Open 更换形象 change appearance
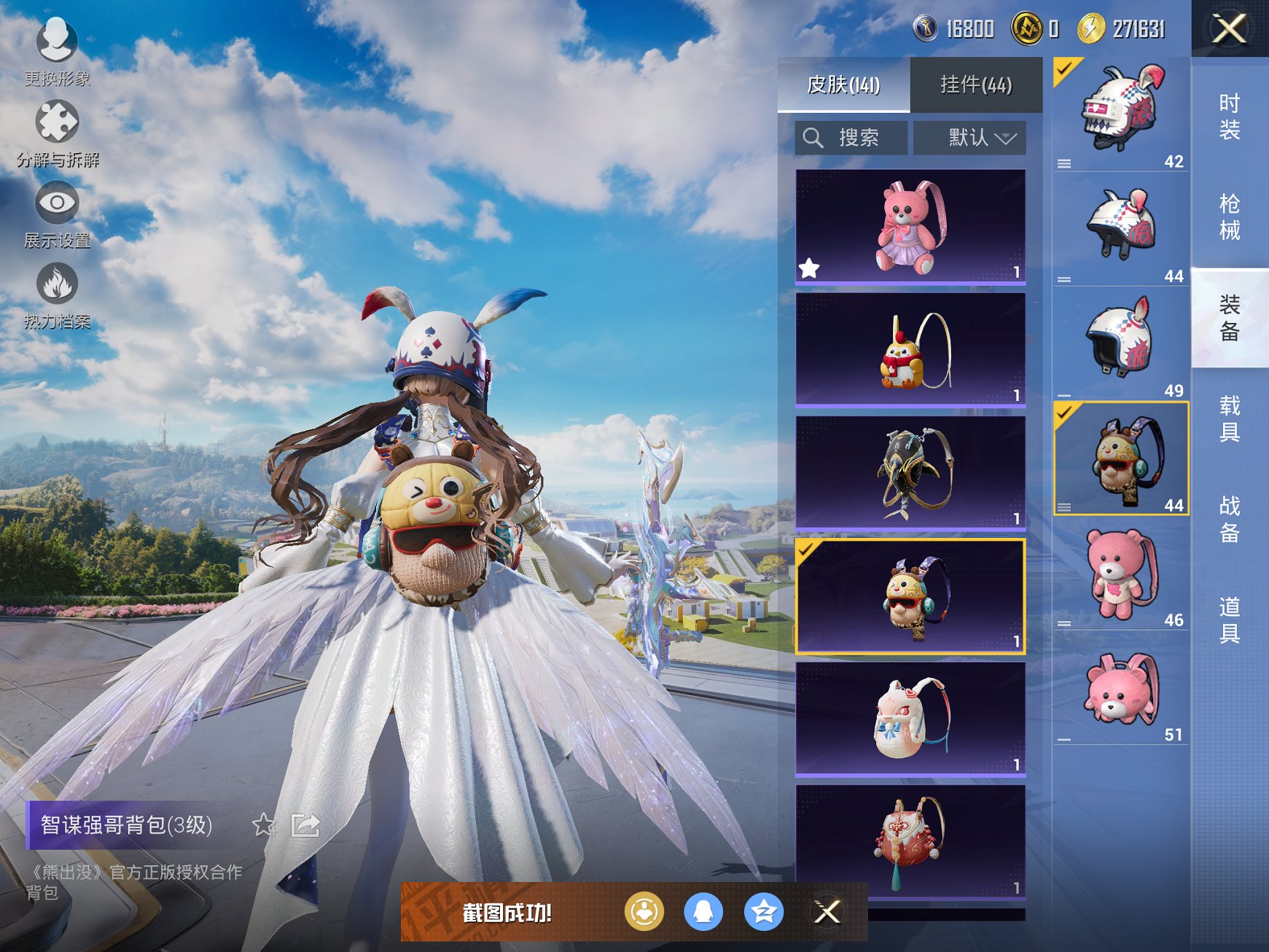Image resolution: width=1269 pixels, height=952 pixels. (x=57, y=50)
